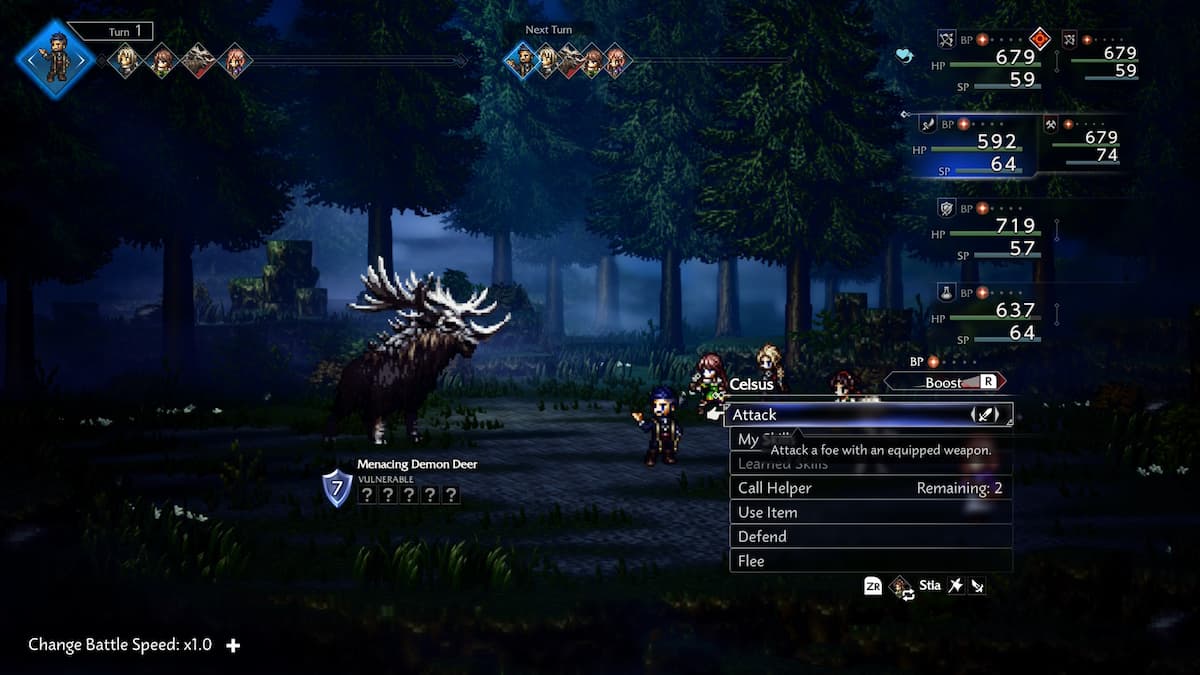Click the active character turn portrait
The image size is (1200, 675).
55,58
